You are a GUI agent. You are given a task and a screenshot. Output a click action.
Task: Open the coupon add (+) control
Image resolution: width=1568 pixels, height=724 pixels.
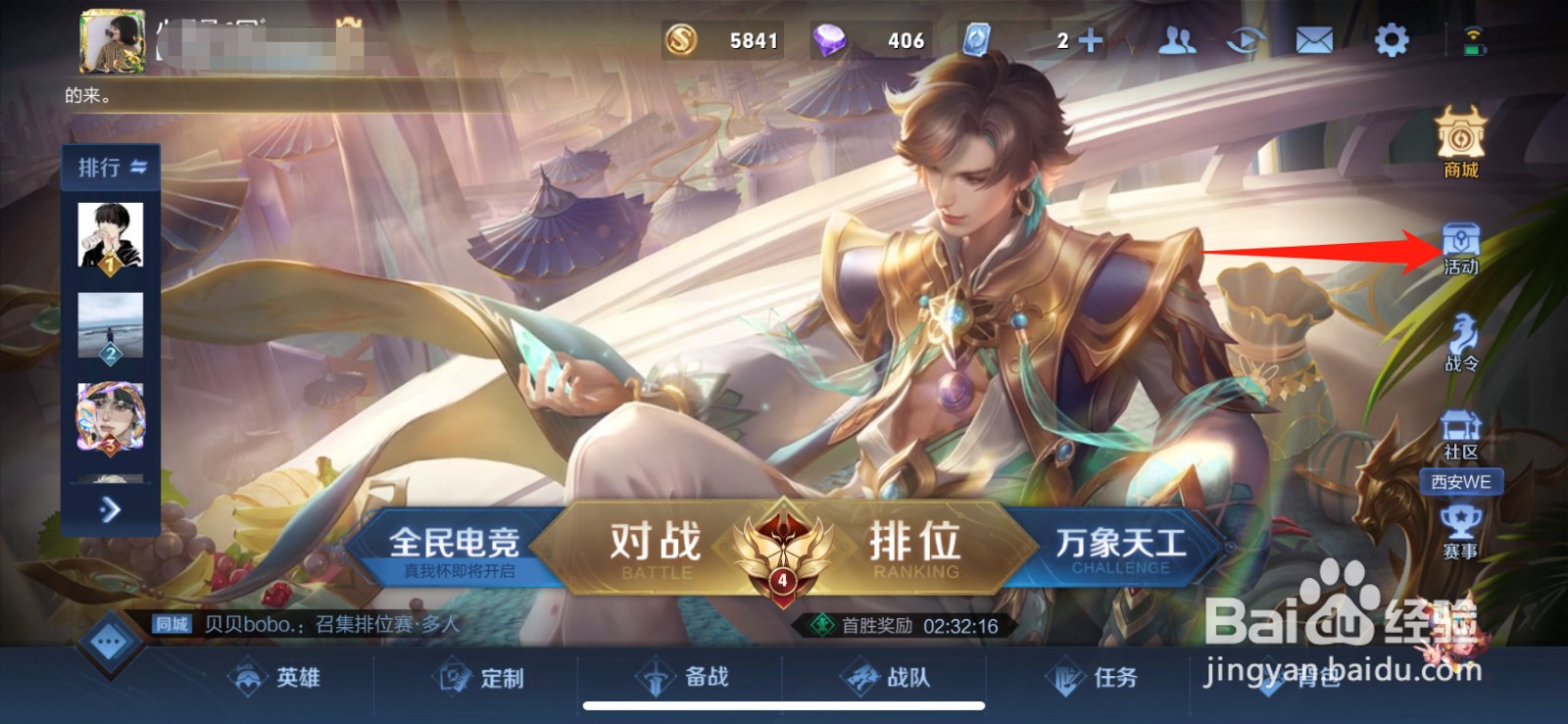tap(1091, 39)
